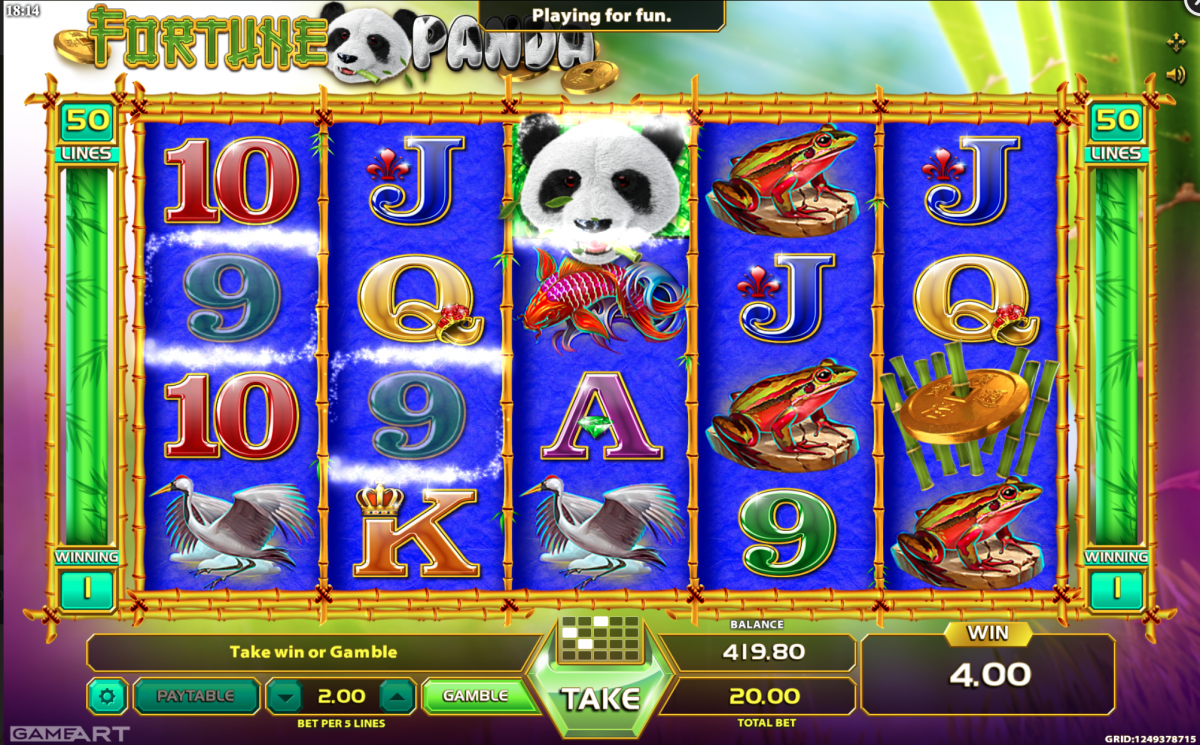
Task: Take the current win
Action: coord(600,697)
